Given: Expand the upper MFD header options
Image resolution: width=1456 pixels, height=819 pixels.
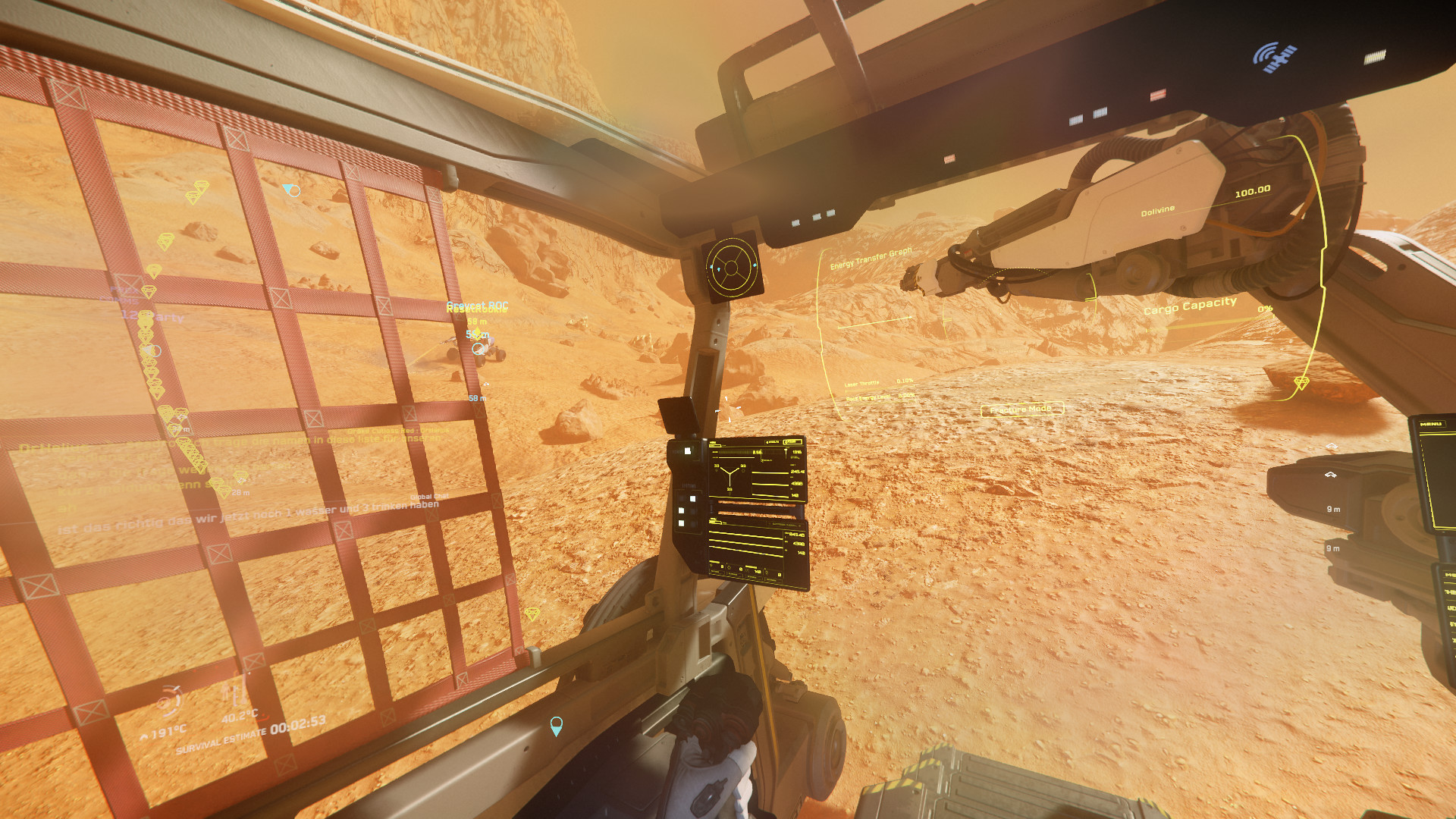Looking at the screenshot, I should coord(792,440).
